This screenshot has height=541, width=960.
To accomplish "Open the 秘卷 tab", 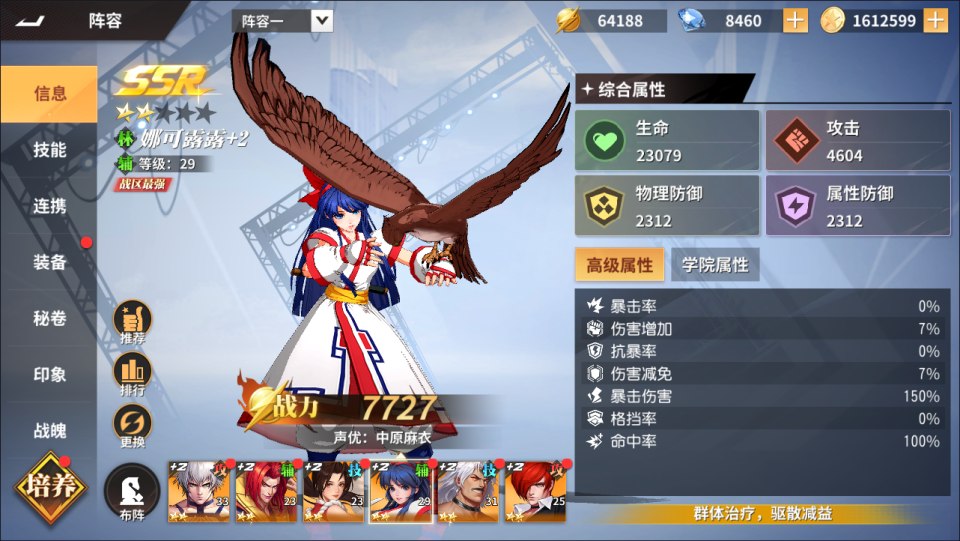I will [49, 319].
